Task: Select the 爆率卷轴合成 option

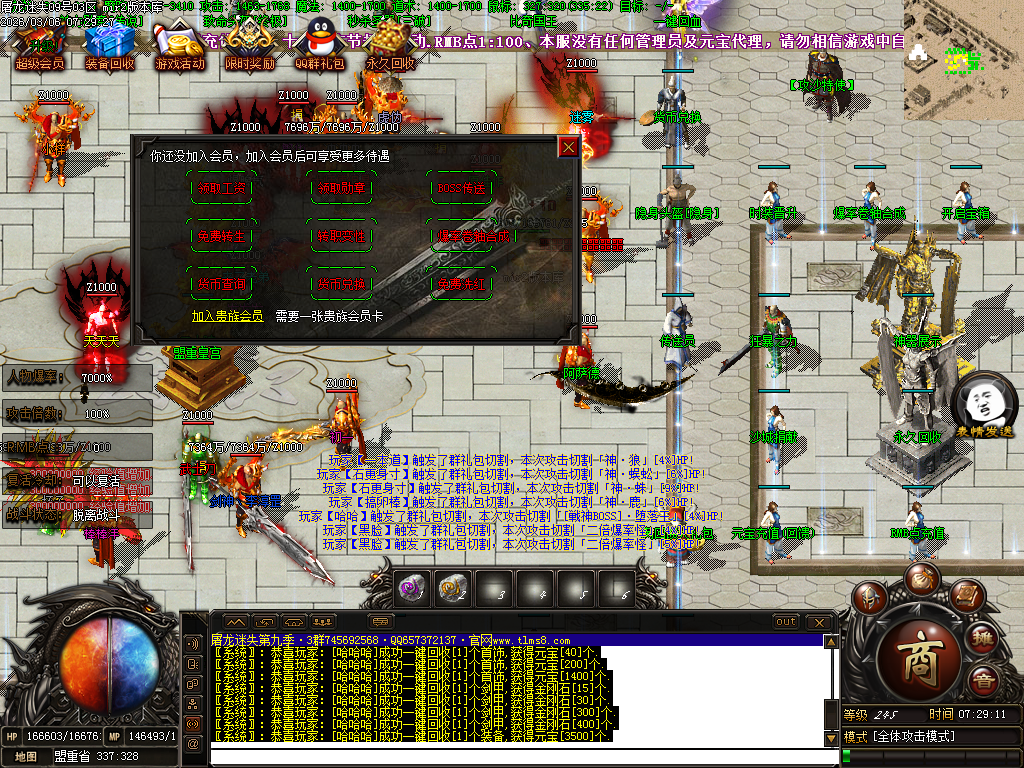Action: click(x=461, y=236)
